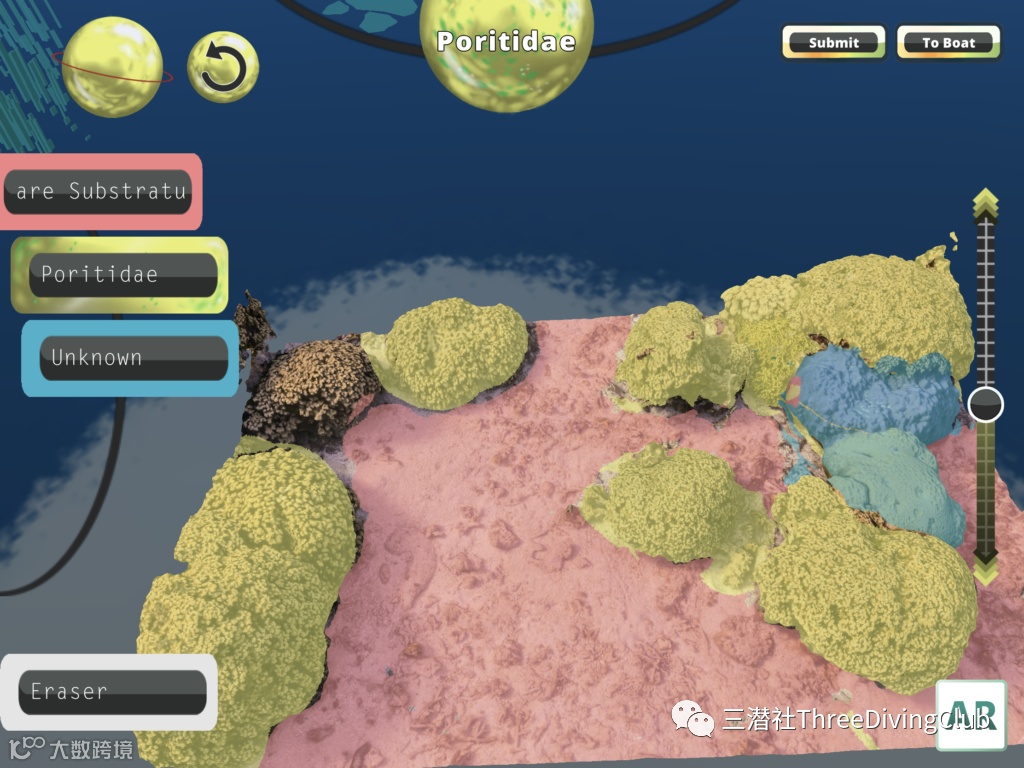Click the slider's top arrow
Viewport: 1024px width, 768px height.
pos(986,201)
